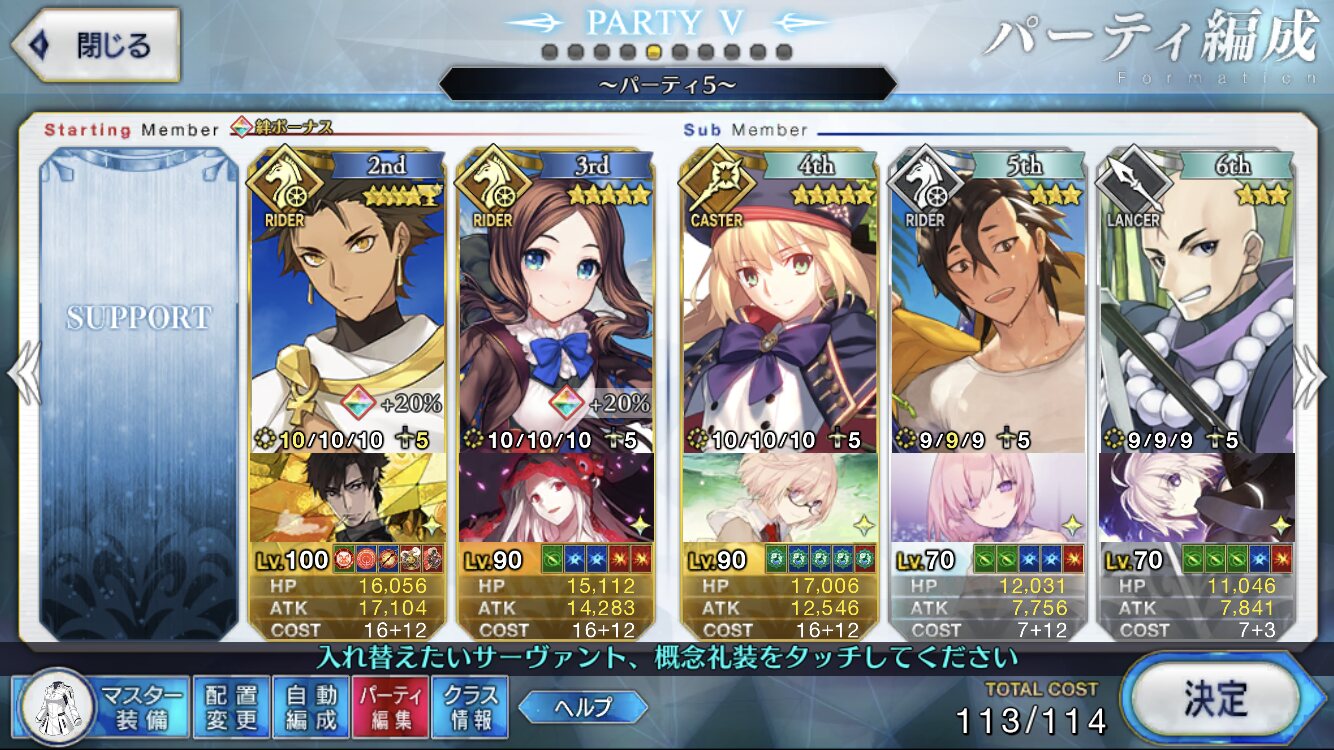
Task: Tap the 6th slot Lancer servant card
Action: [x=1196, y=300]
